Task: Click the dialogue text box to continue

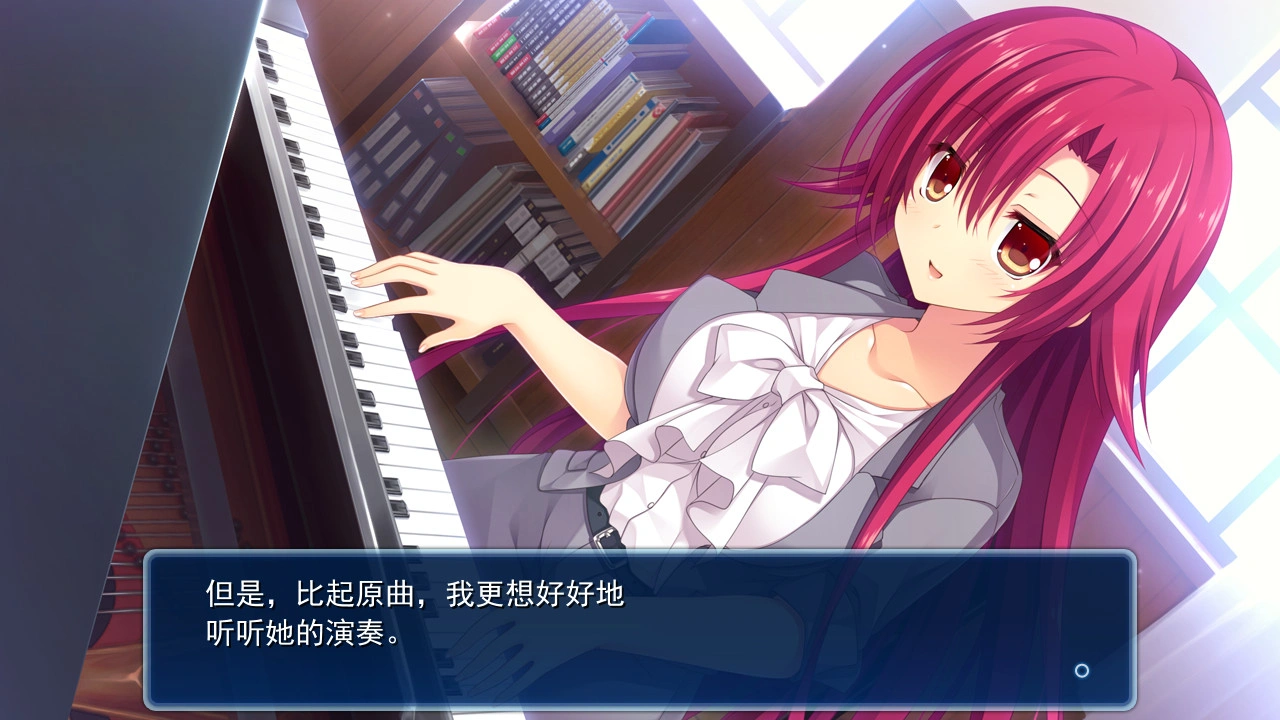Action: click(640, 629)
